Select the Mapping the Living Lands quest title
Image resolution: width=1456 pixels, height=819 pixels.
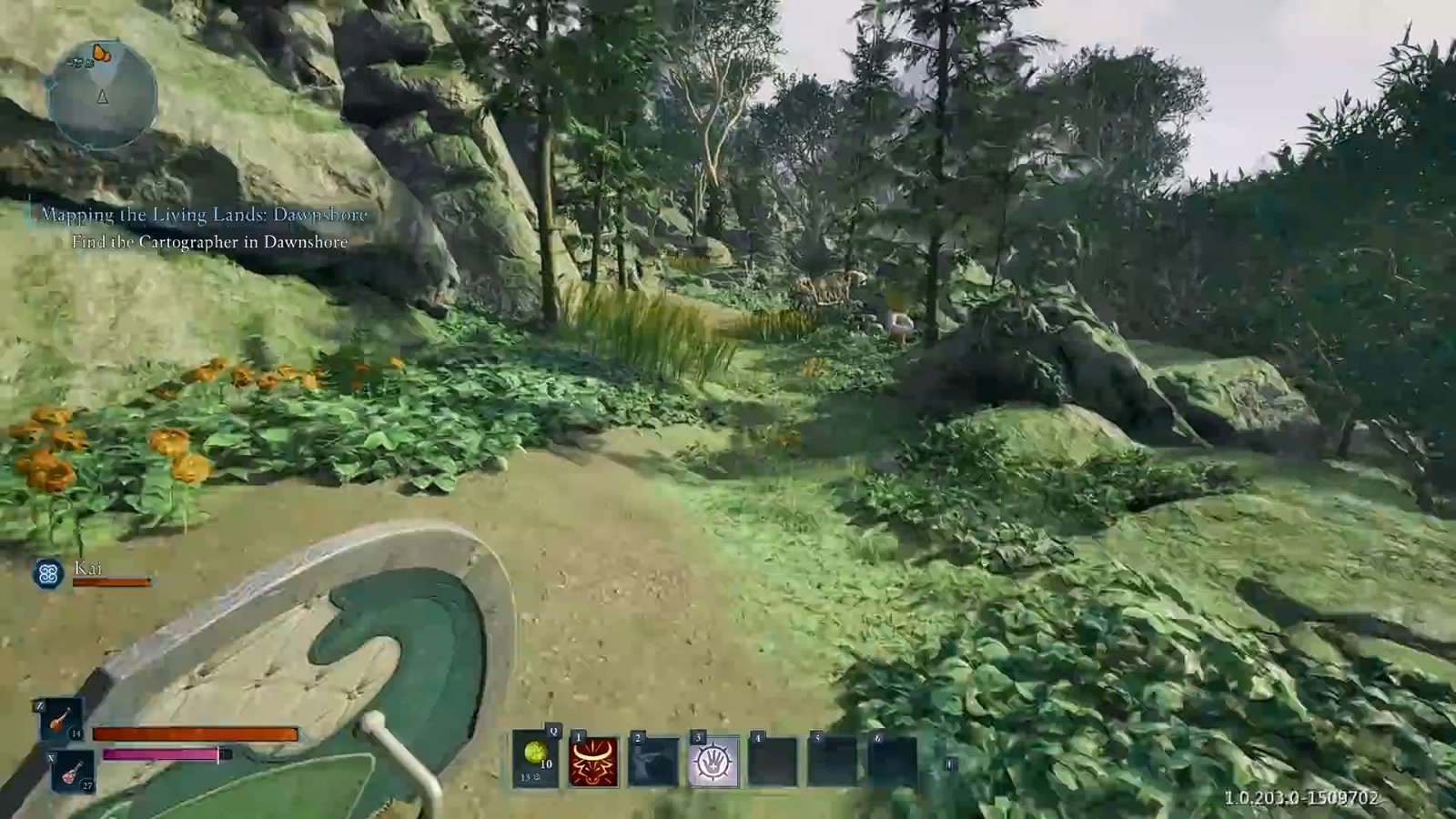(204, 215)
